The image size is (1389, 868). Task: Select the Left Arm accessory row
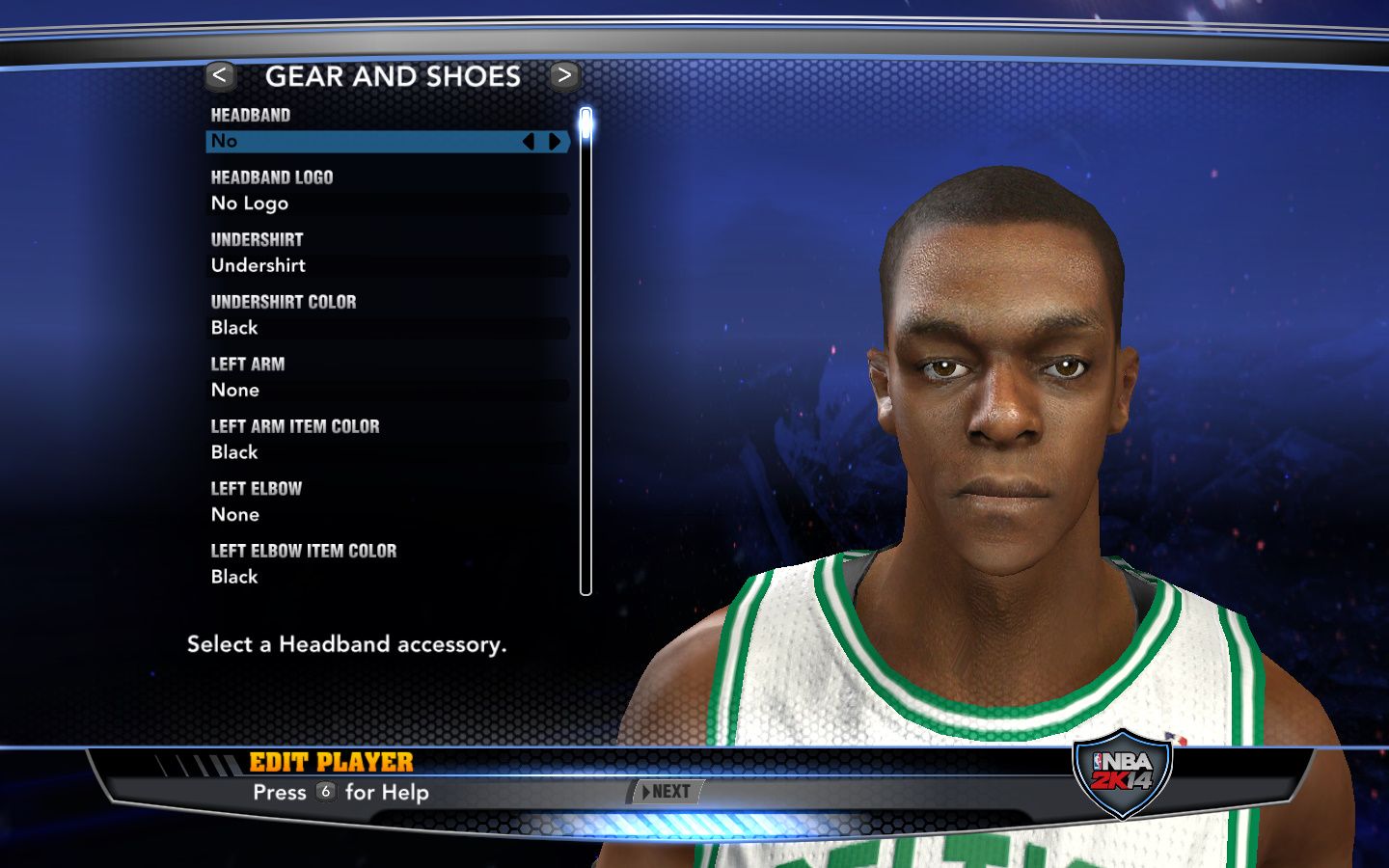[x=388, y=390]
